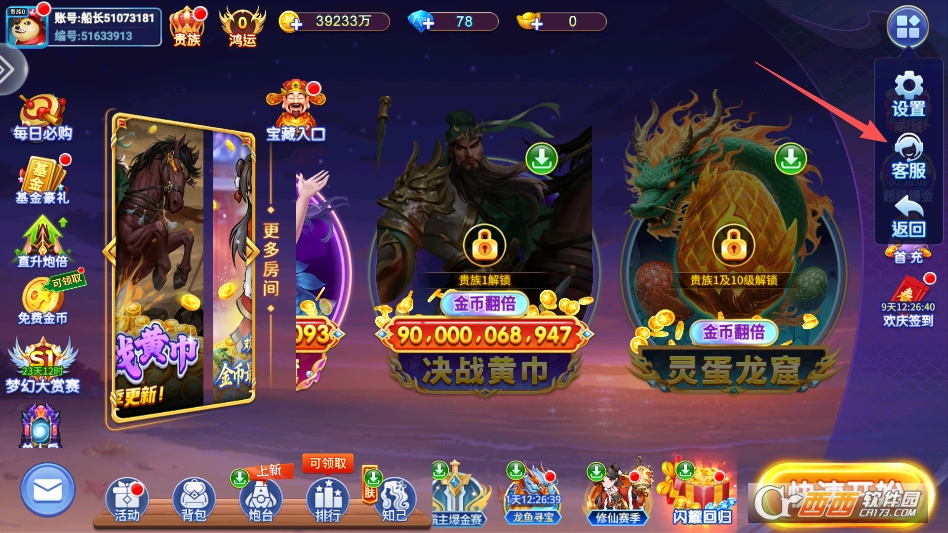Open 免费金币 free coins
This screenshot has height=533, width=948.
[x=42, y=301]
